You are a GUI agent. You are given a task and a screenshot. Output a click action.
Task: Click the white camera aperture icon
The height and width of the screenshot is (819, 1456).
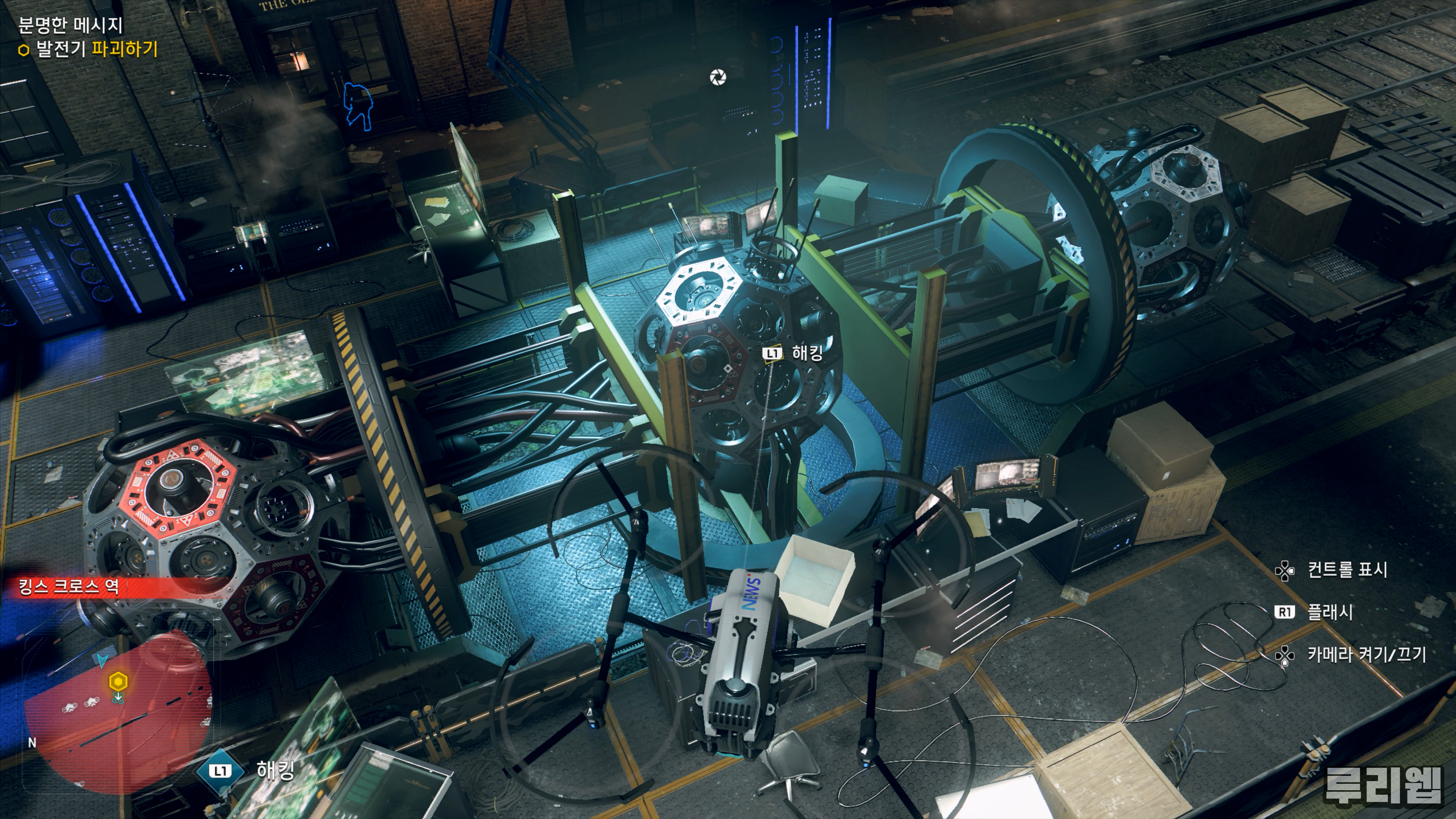(718, 77)
